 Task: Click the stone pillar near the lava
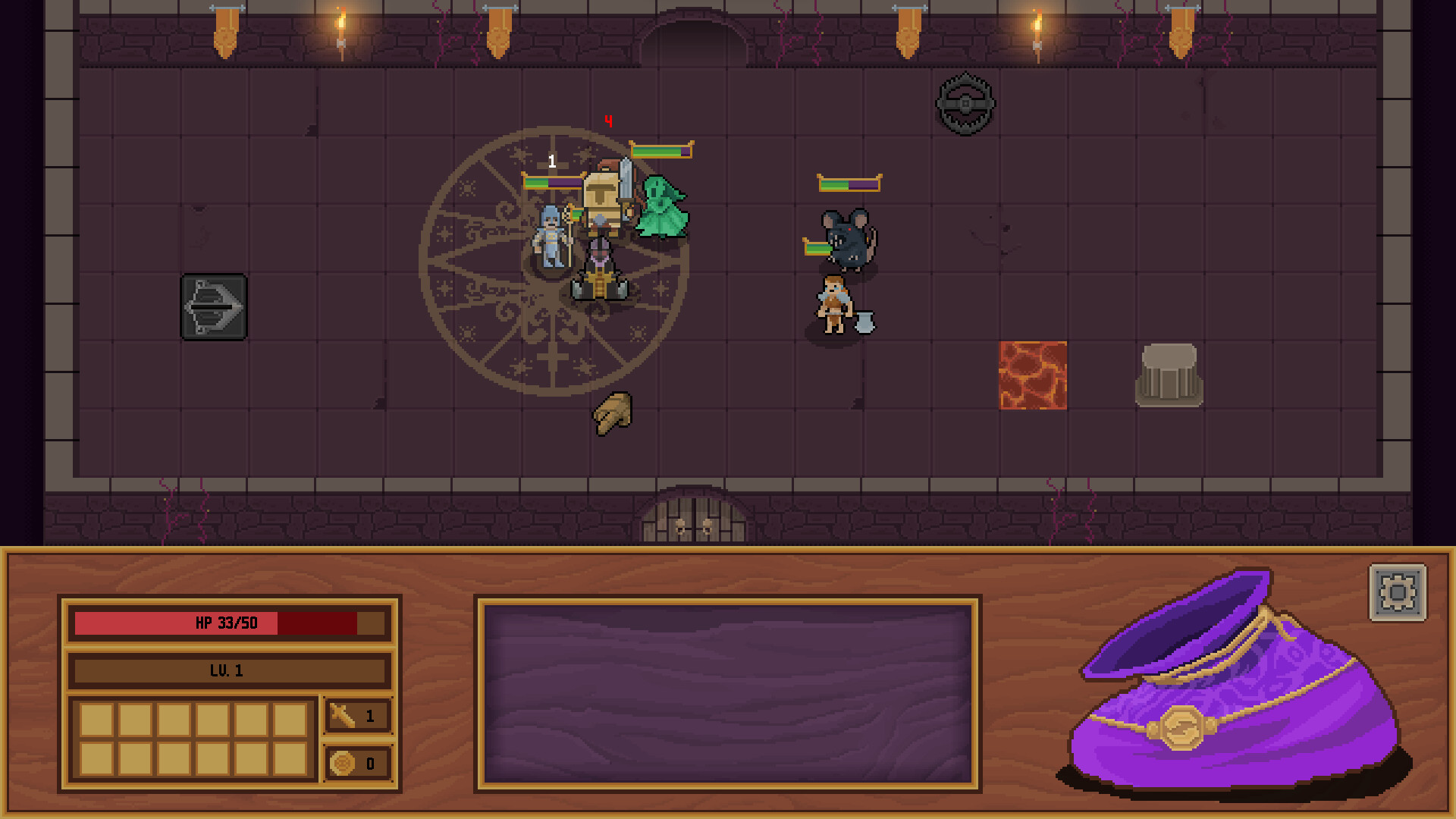click(x=1168, y=375)
